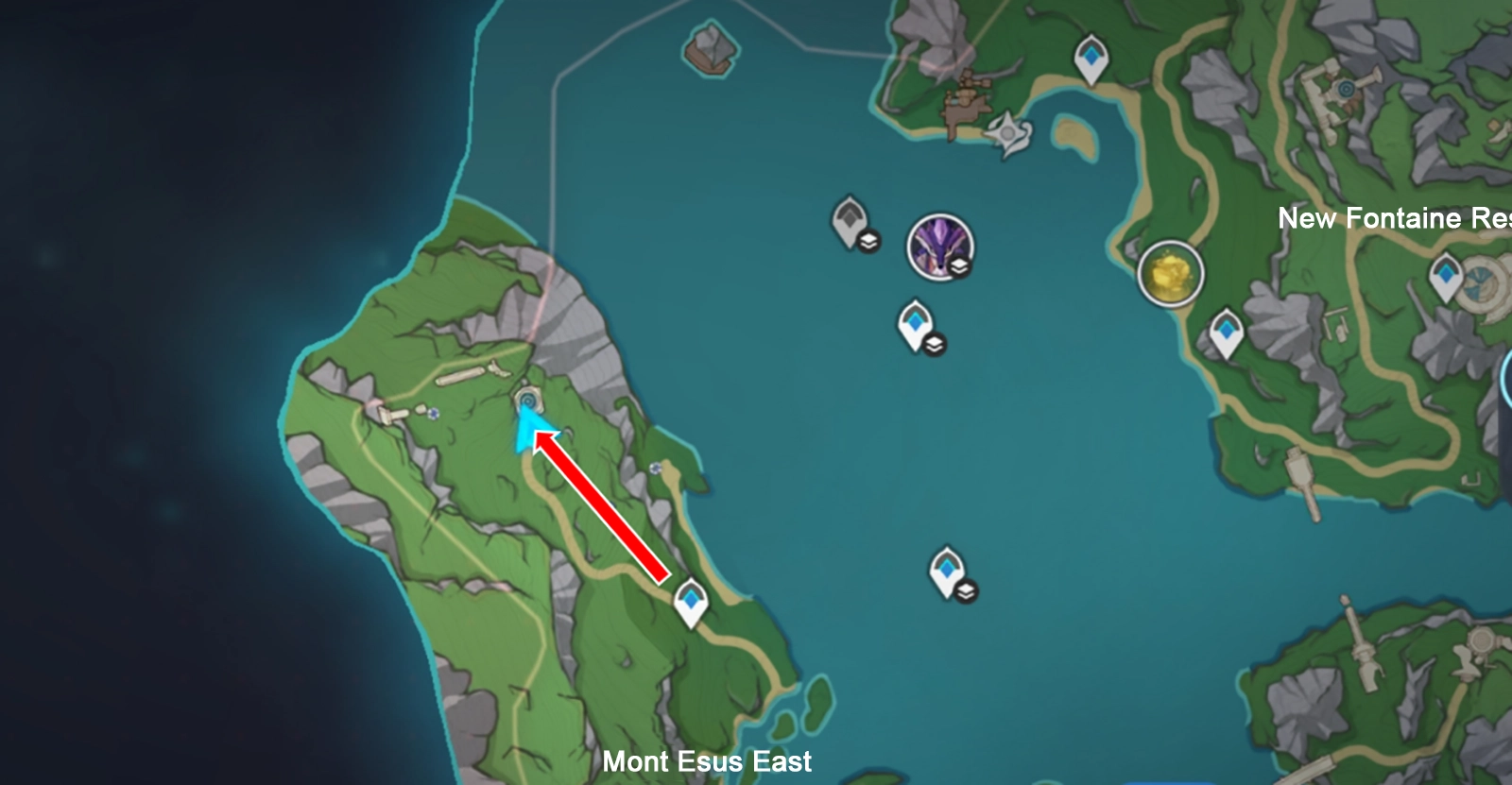Viewport: 1512px width, 785px height.
Task: Toggle the layer badge on the boss marker
Action: click(x=958, y=264)
